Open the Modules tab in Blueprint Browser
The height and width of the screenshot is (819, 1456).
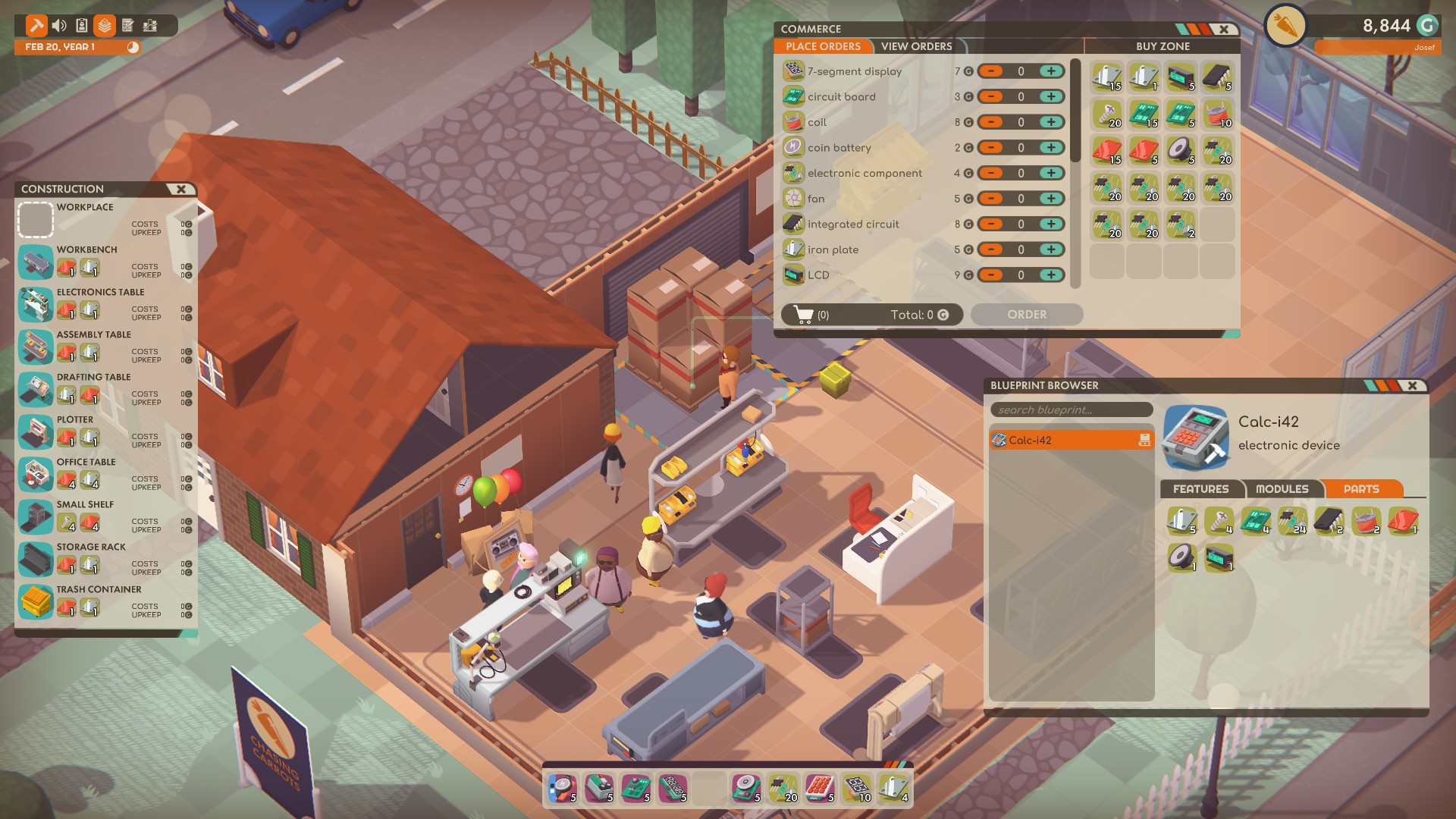(1283, 489)
